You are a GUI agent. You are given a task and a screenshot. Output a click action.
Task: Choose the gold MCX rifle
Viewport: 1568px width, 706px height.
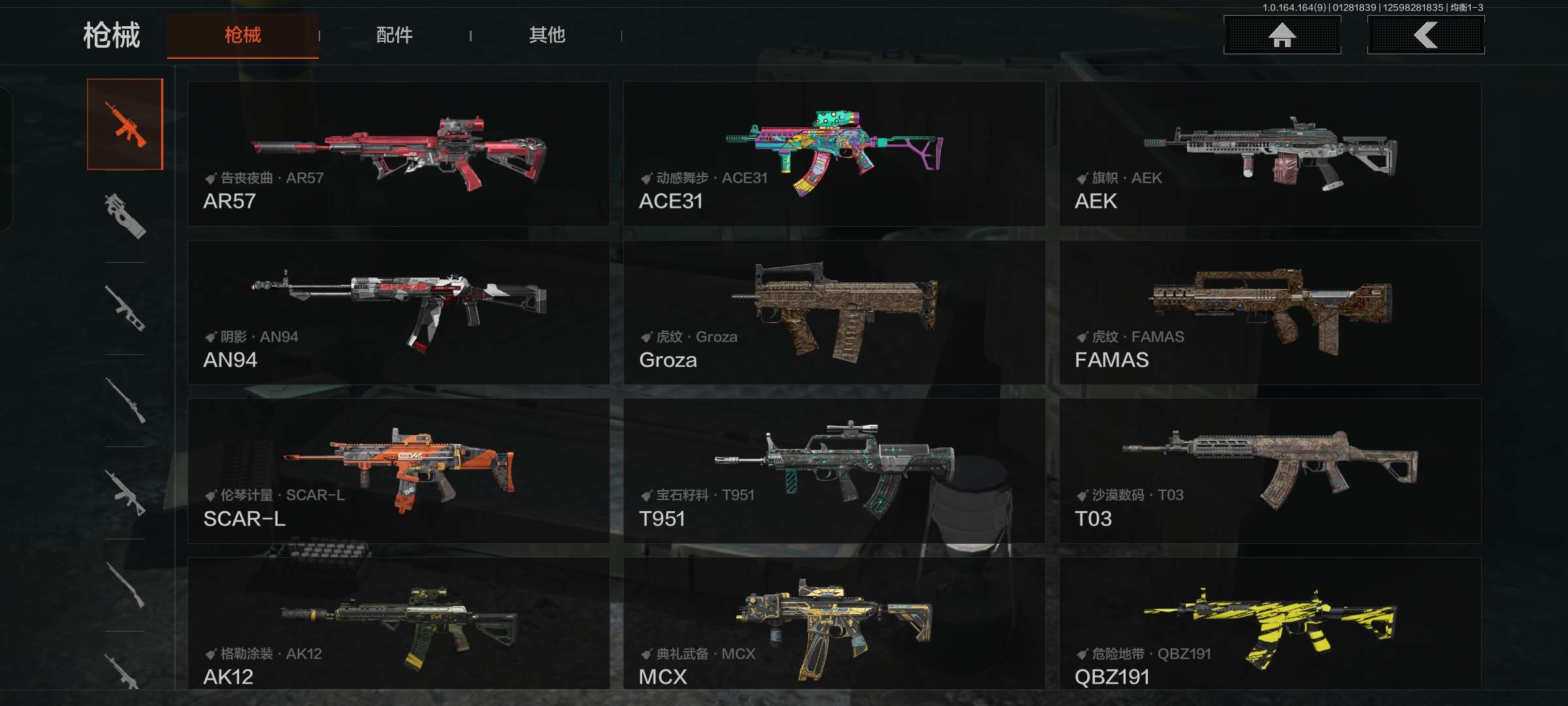point(834,624)
